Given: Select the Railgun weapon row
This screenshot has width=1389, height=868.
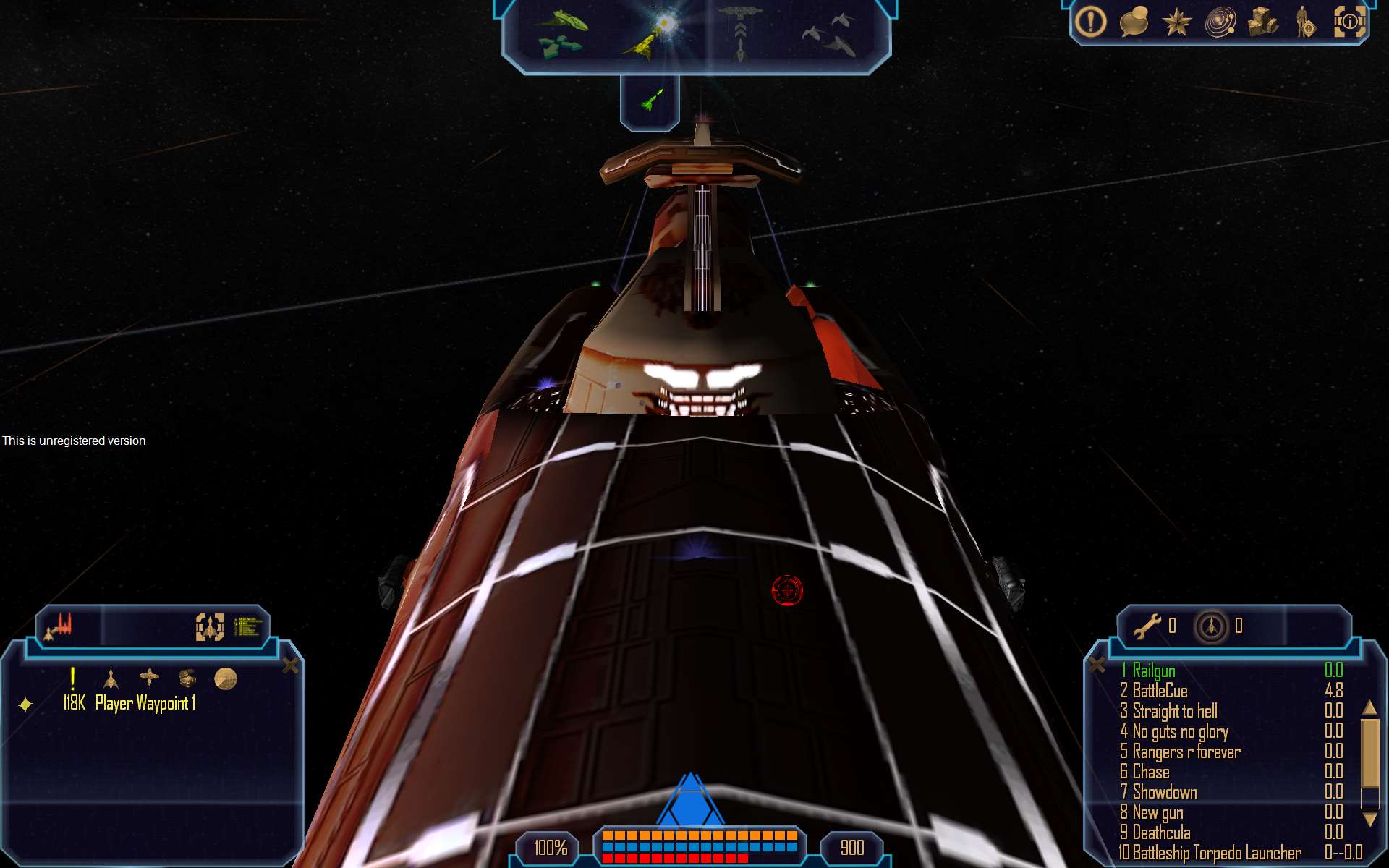Looking at the screenshot, I should click(x=1154, y=671).
